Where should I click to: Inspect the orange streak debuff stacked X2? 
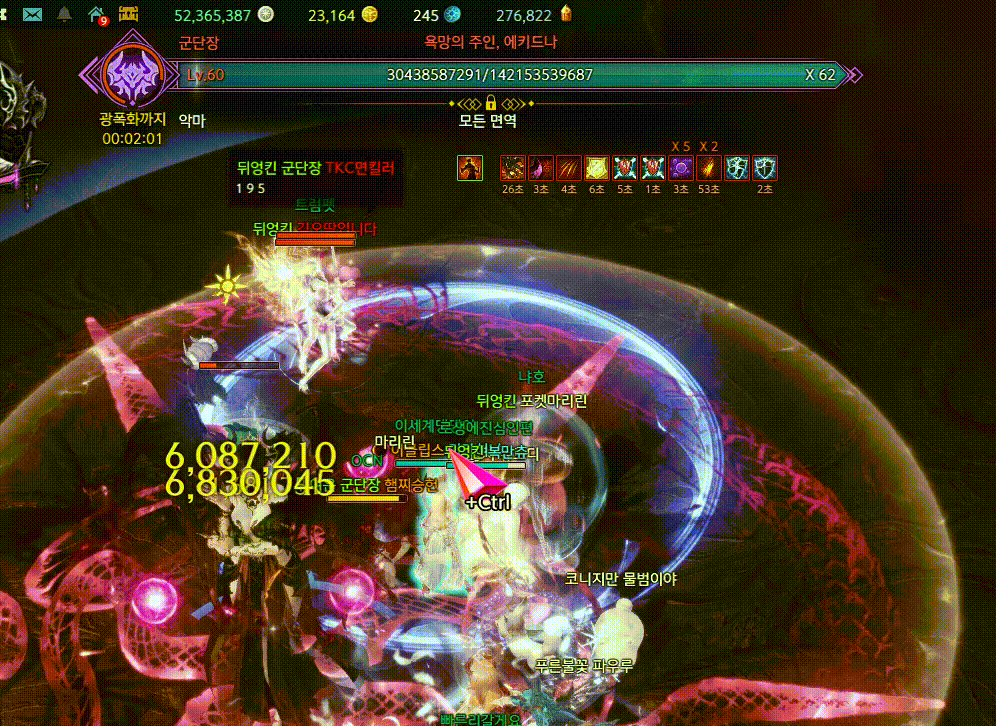(709, 168)
